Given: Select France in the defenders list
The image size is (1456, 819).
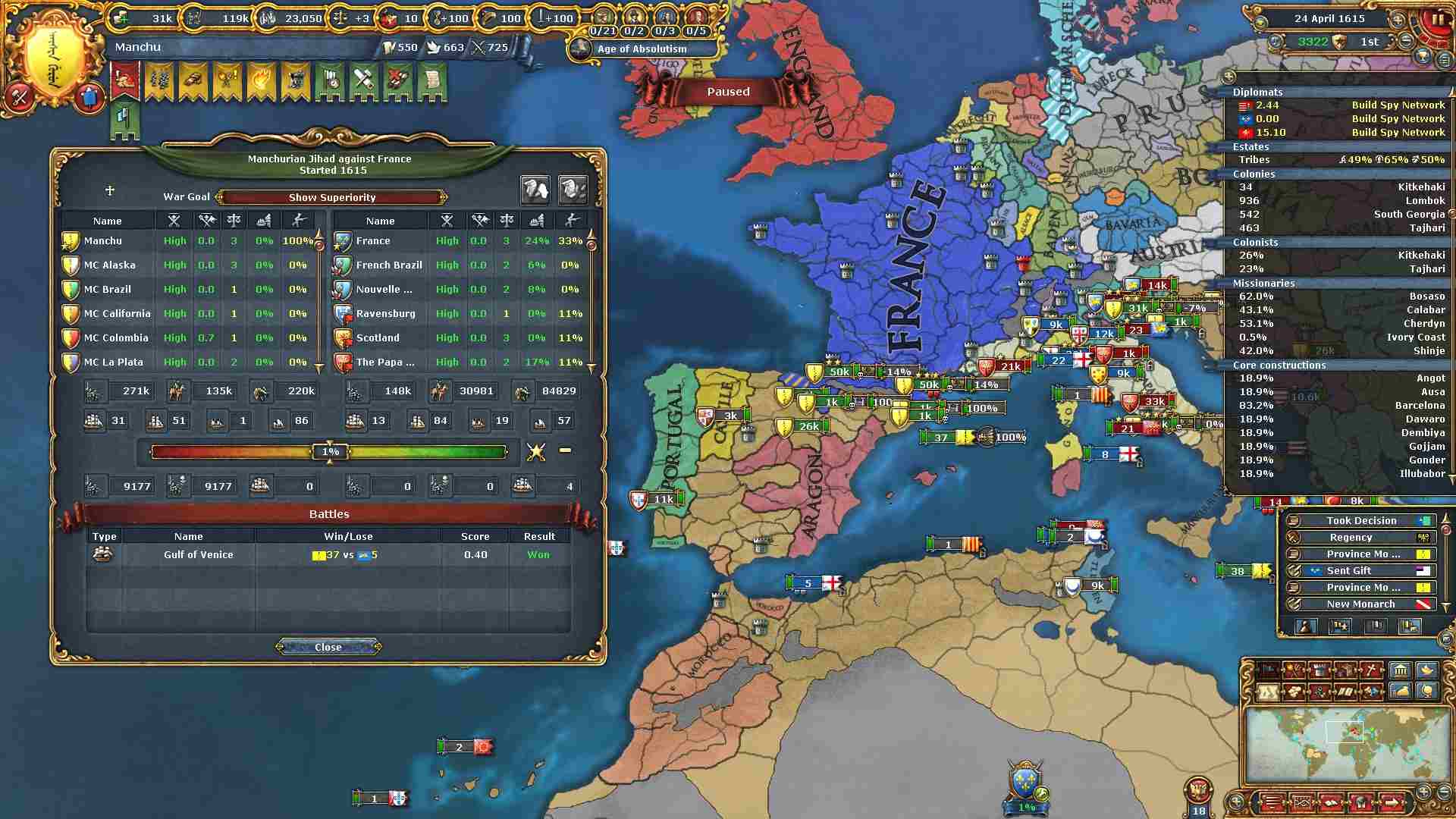Looking at the screenshot, I should click(373, 240).
